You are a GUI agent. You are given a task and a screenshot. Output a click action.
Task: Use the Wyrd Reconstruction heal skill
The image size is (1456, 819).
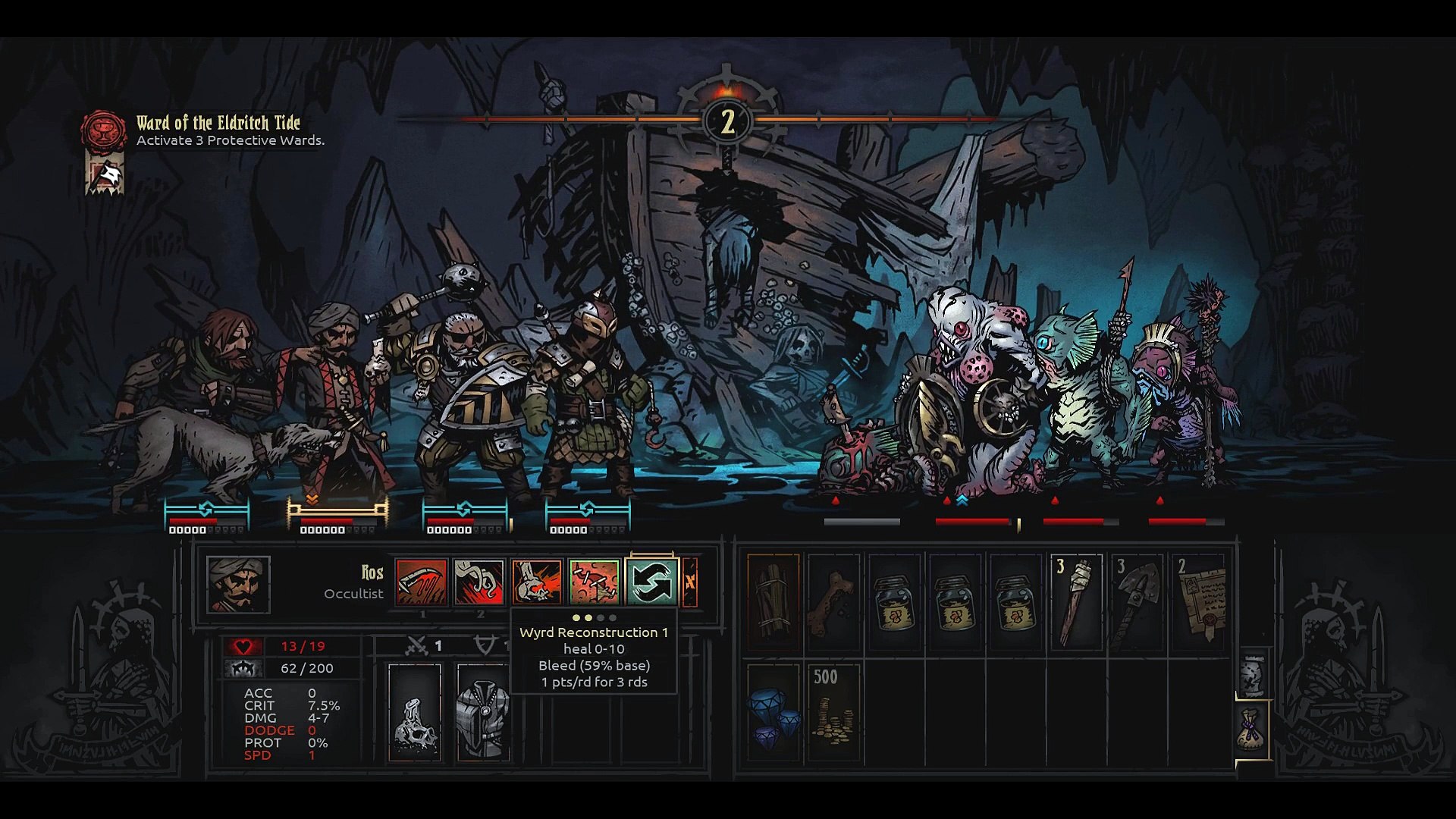pos(594,582)
